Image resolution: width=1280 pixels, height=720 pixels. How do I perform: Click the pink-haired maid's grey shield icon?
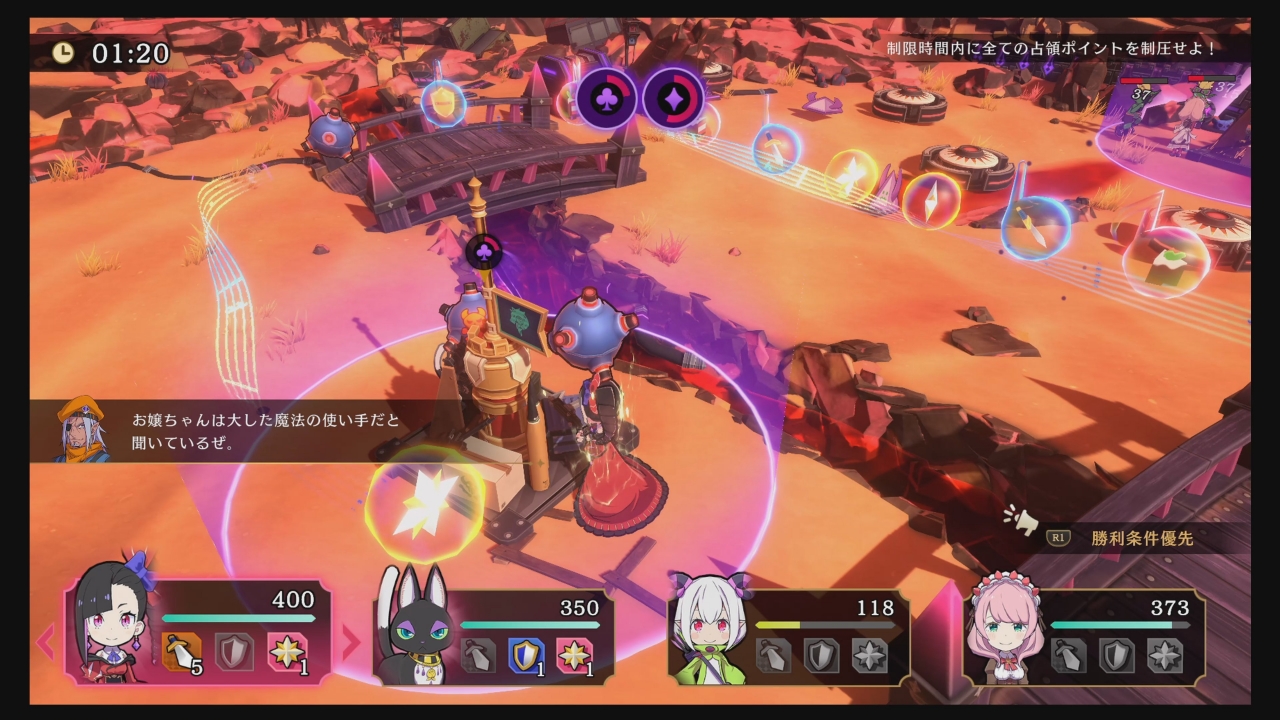pyautogui.click(x=1116, y=656)
